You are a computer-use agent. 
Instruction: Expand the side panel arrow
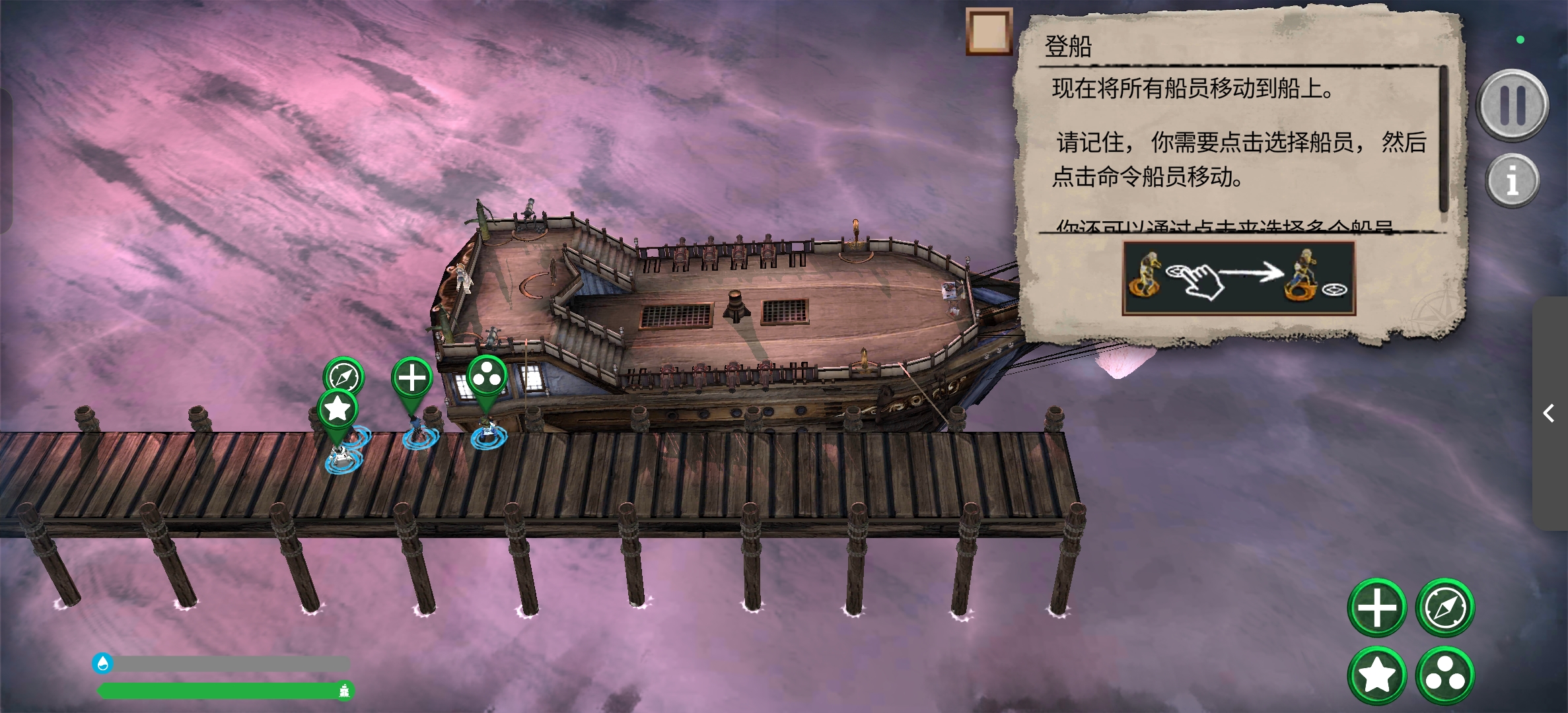tap(1549, 414)
